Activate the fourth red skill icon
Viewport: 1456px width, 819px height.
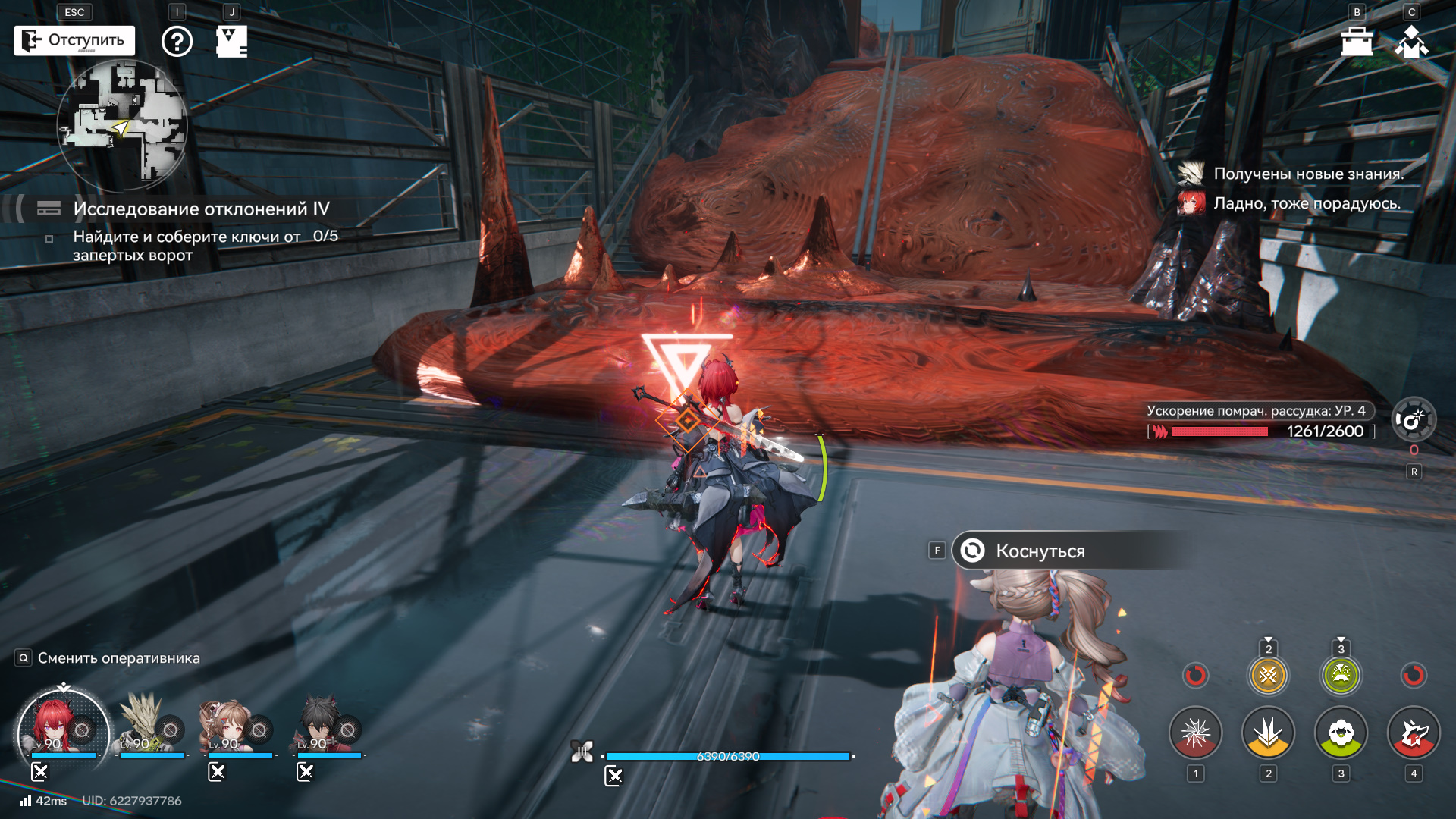pyautogui.click(x=1414, y=733)
